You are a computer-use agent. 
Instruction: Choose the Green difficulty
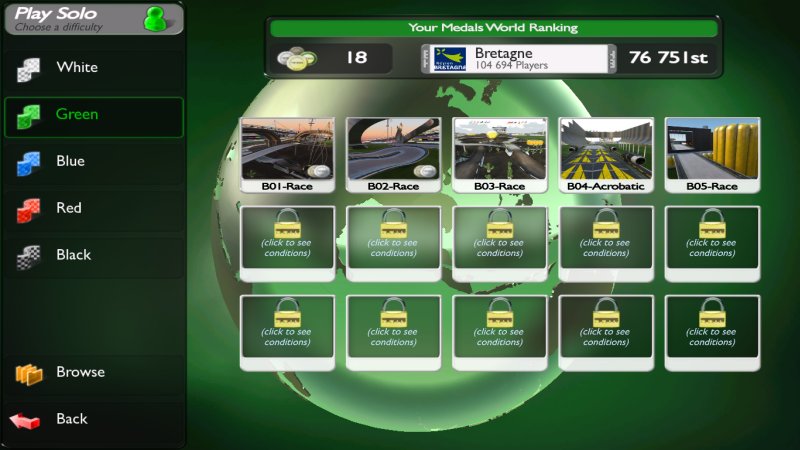coord(92,115)
